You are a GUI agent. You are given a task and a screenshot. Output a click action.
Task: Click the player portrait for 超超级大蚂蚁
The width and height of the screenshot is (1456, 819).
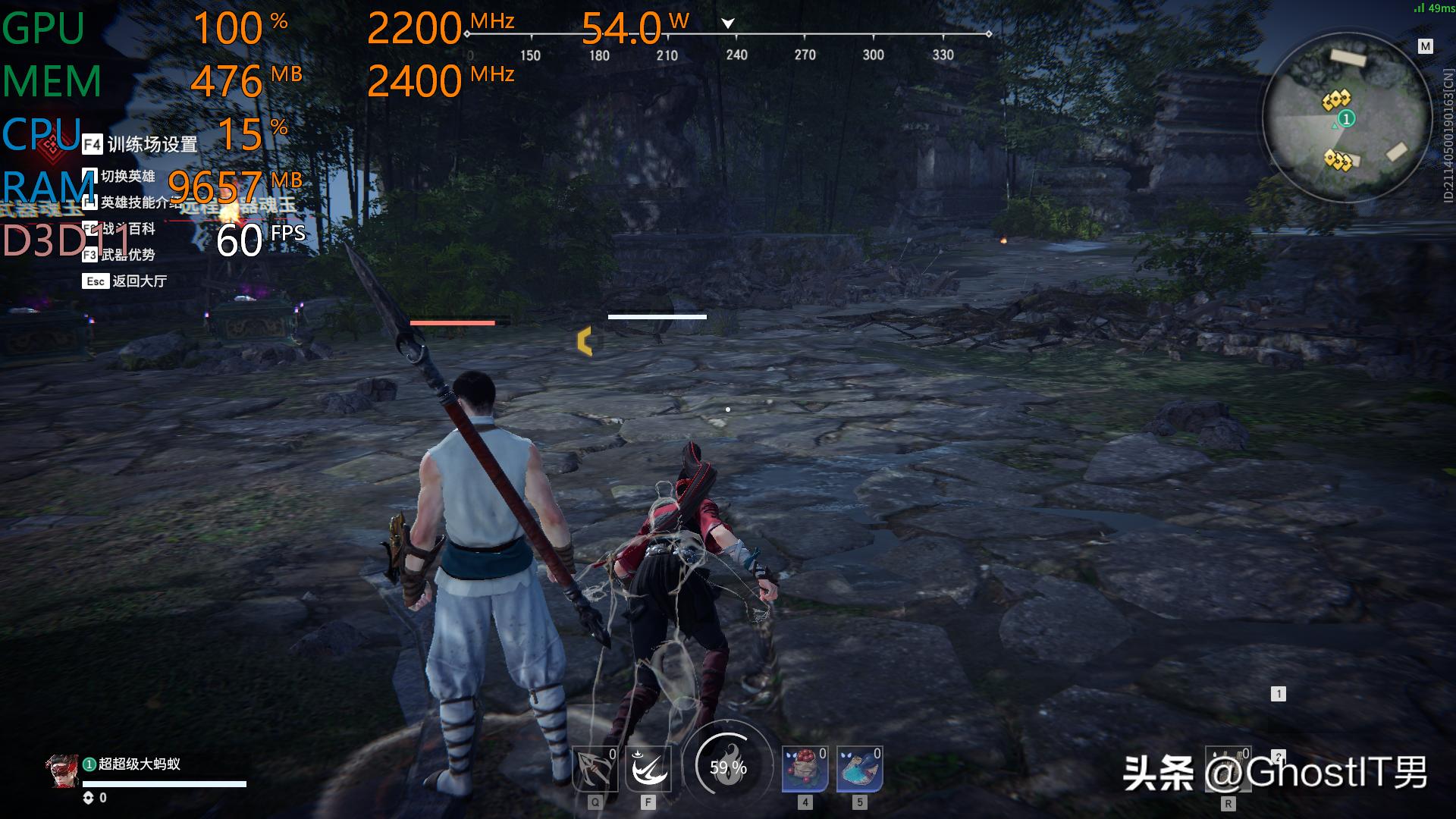62,771
